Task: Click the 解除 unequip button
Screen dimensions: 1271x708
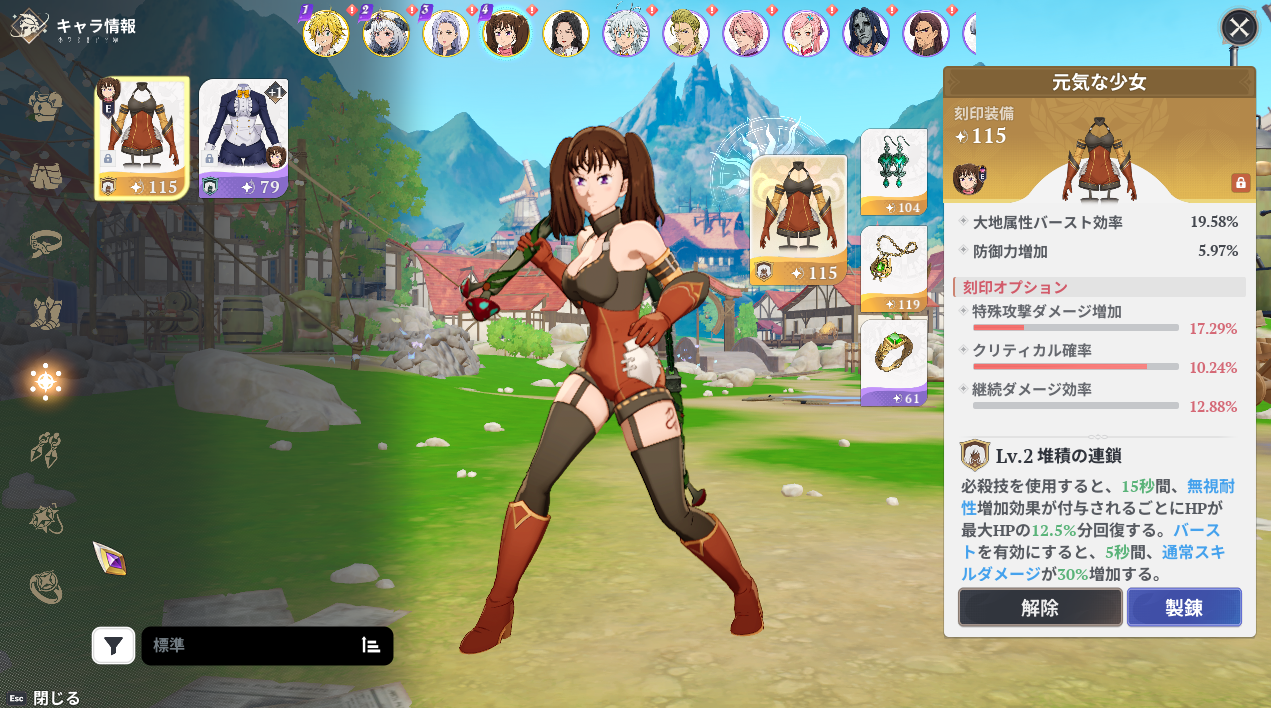Action: tap(1040, 607)
